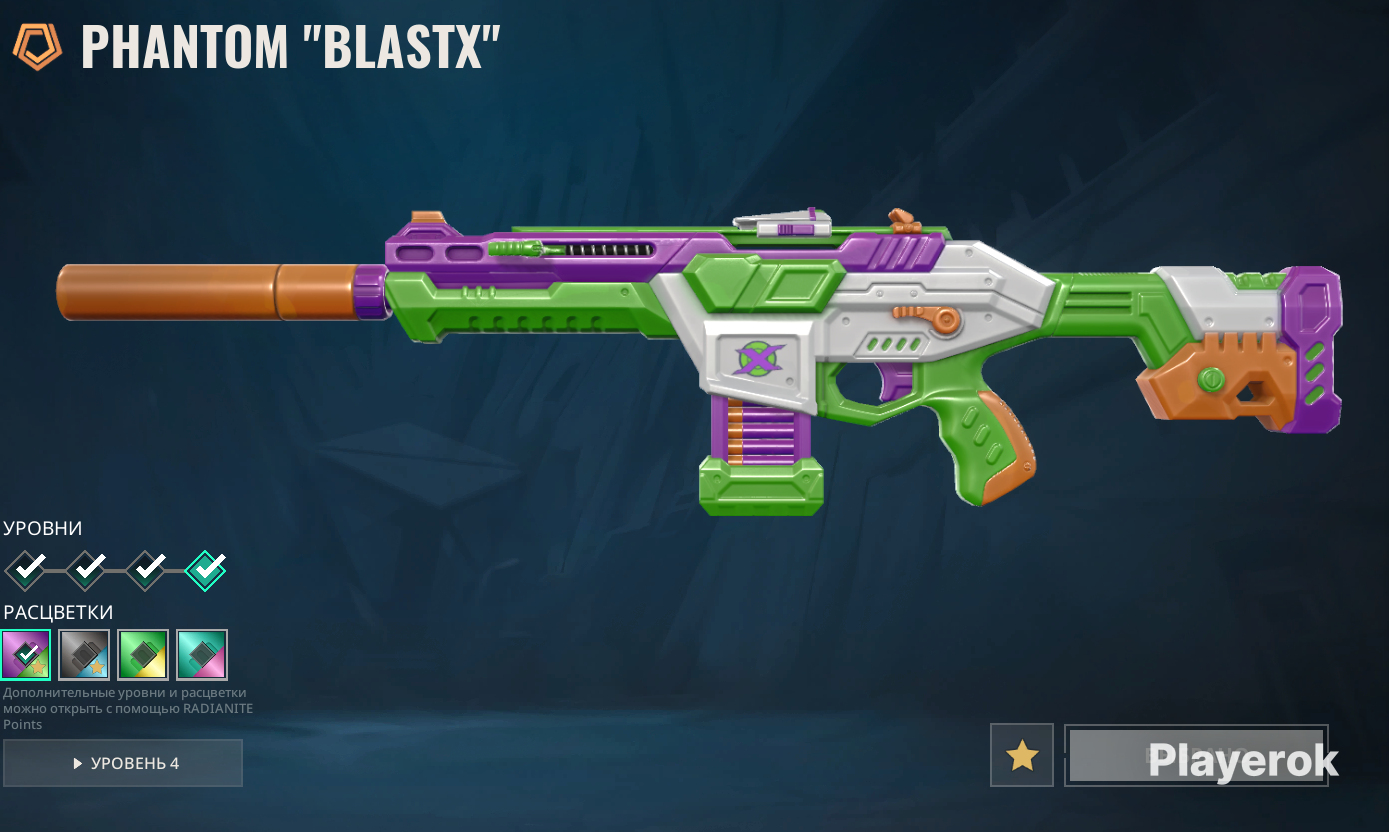Choose the gray and blue color variant
1389x832 pixels.
pyautogui.click(x=85, y=655)
